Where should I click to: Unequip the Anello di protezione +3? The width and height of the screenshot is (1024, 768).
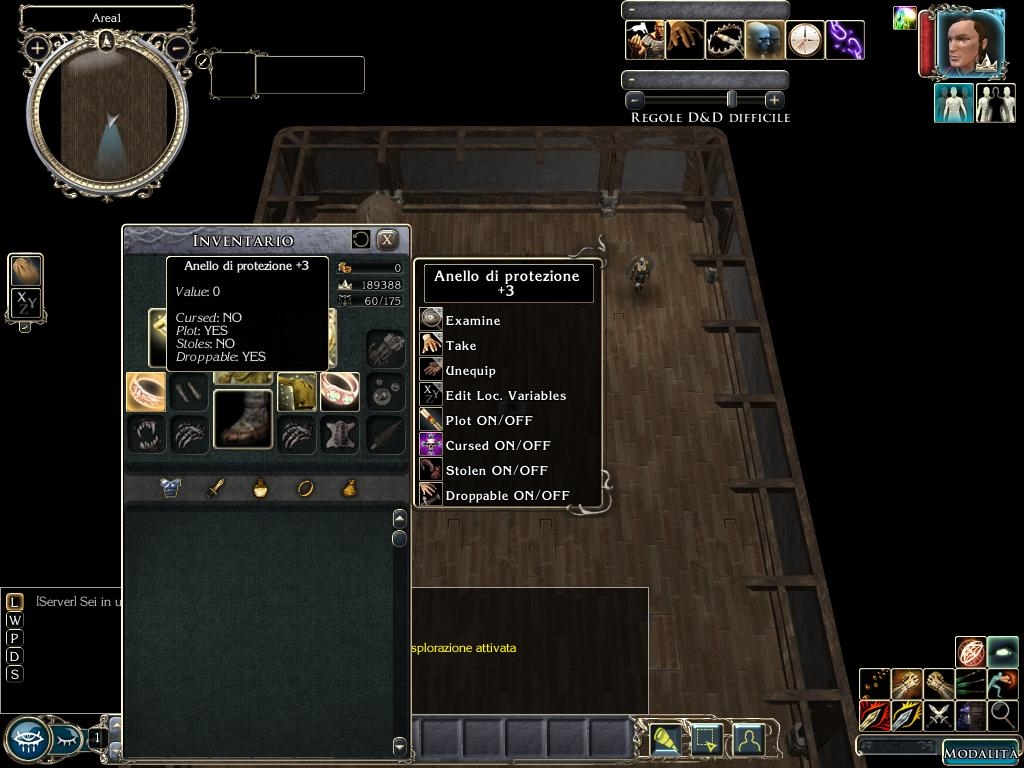470,370
